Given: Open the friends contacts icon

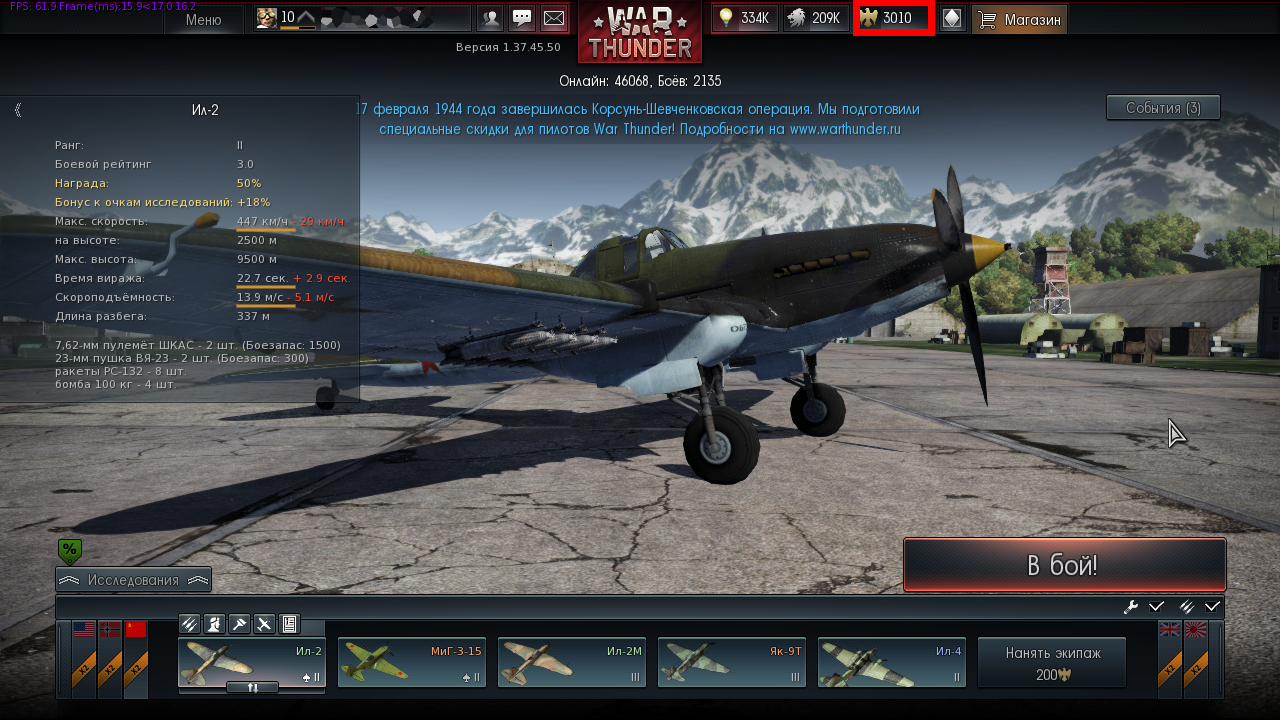Looking at the screenshot, I should (490, 19).
